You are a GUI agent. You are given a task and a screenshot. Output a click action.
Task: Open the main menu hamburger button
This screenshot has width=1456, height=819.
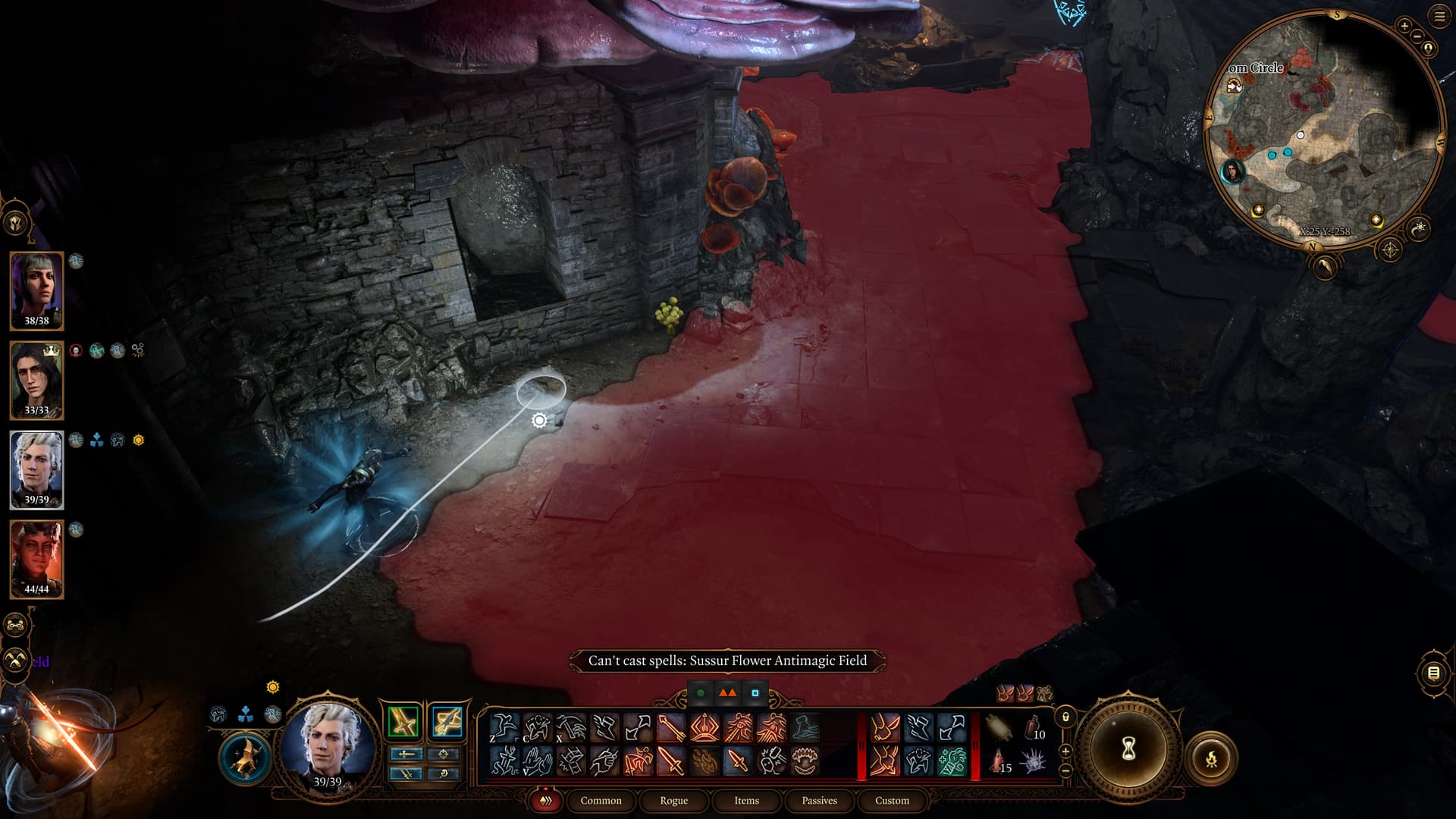1439,16
